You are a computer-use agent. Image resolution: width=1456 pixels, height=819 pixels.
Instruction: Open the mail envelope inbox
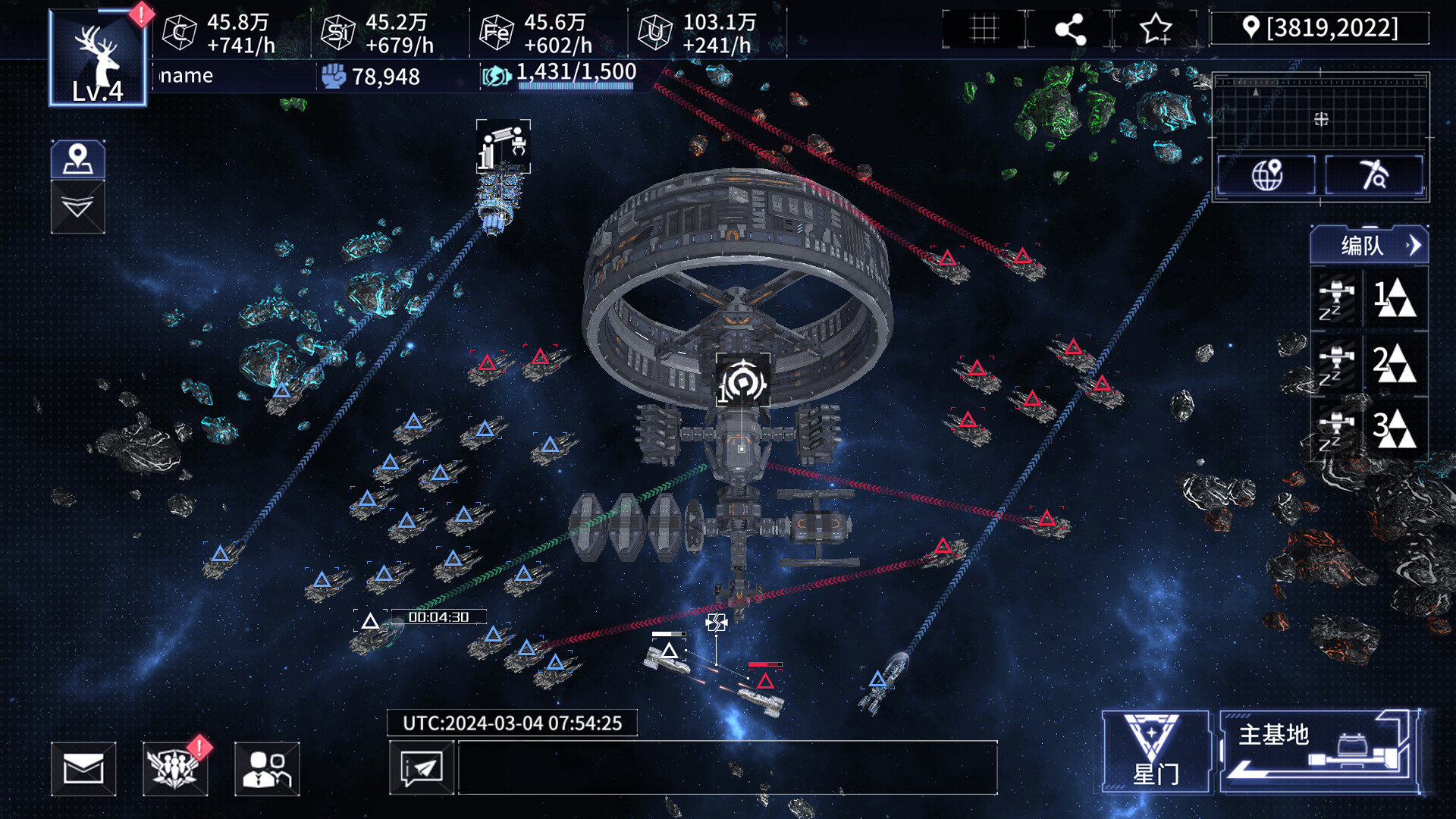83,769
